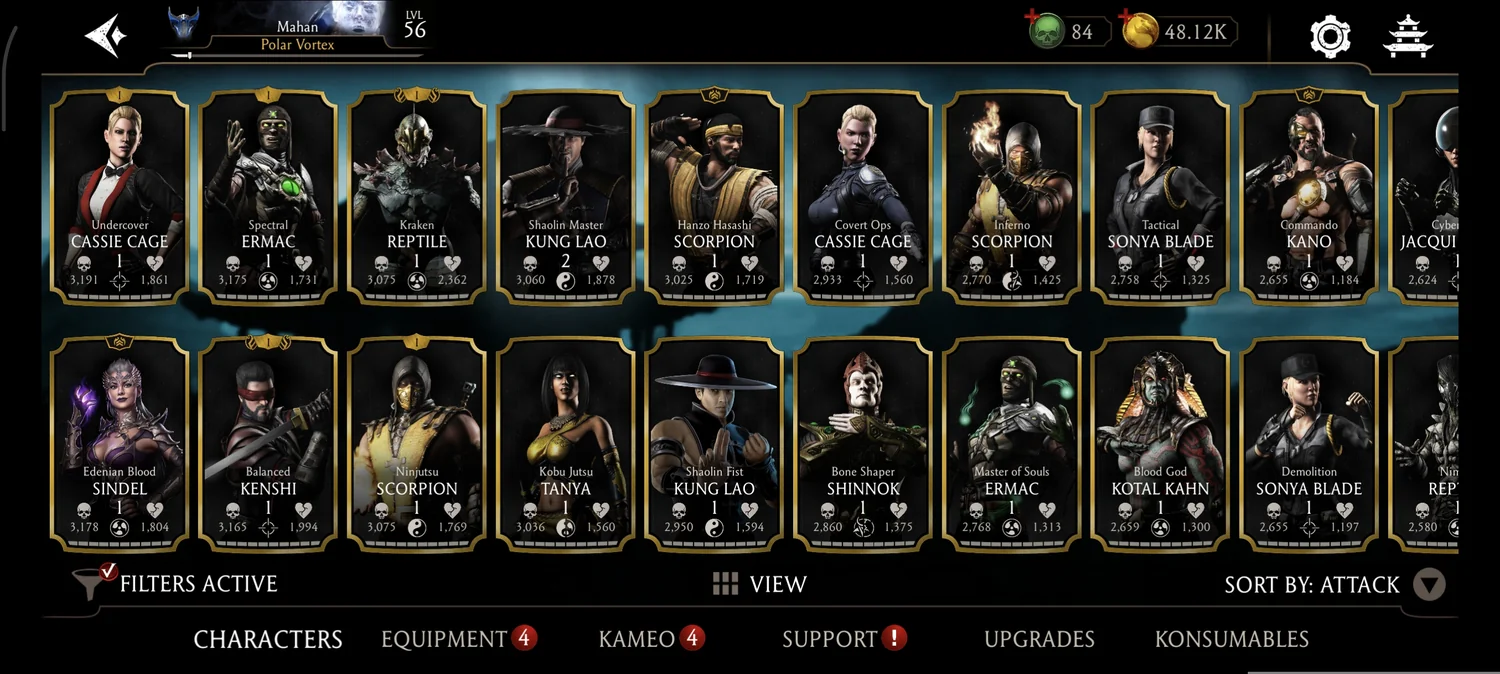Viewport: 1500px width, 674px height.
Task: Switch to the Equipment tab
Action: (444, 639)
